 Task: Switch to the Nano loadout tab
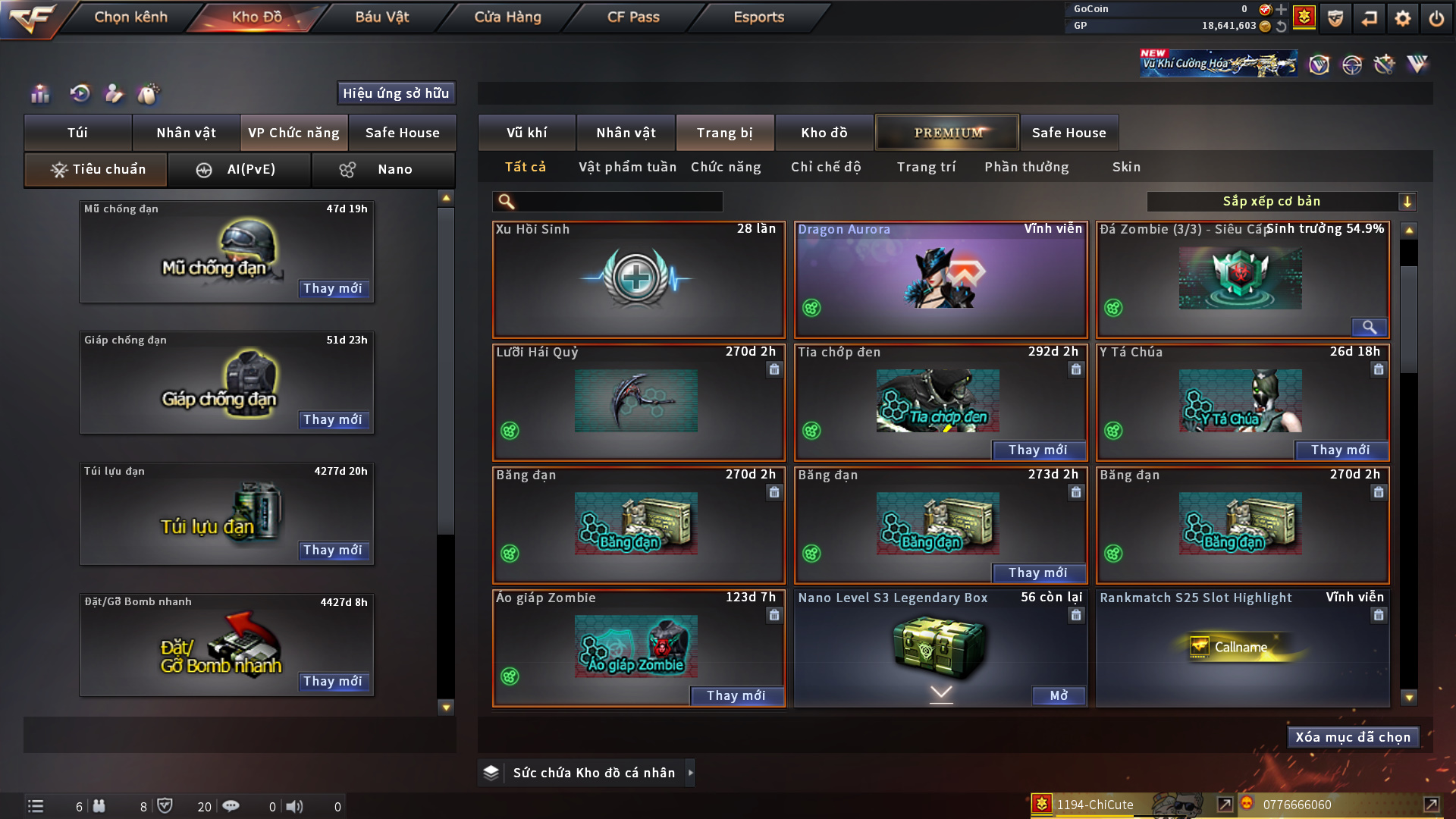point(384,169)
